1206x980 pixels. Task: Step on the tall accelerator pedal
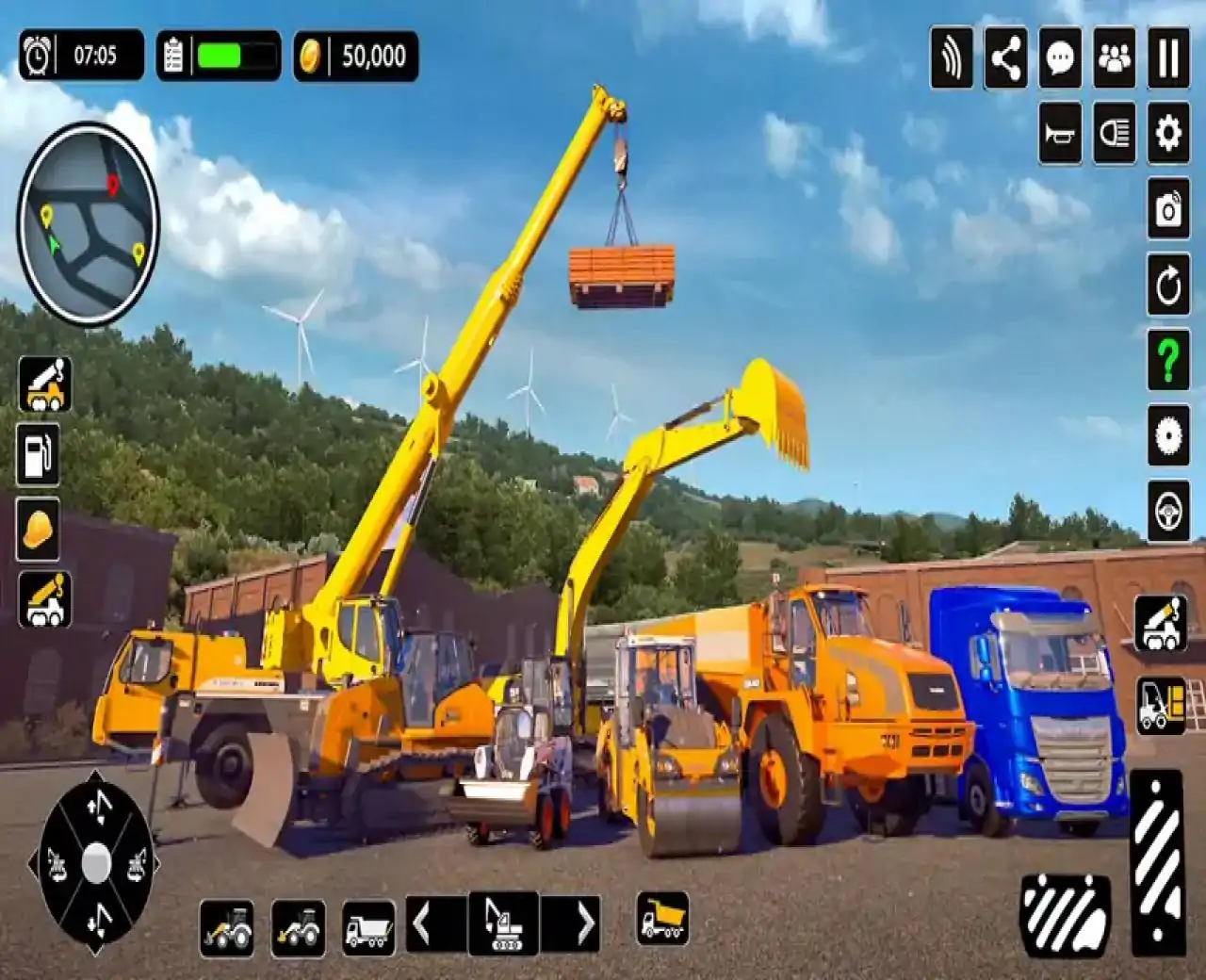[1157, 861]
